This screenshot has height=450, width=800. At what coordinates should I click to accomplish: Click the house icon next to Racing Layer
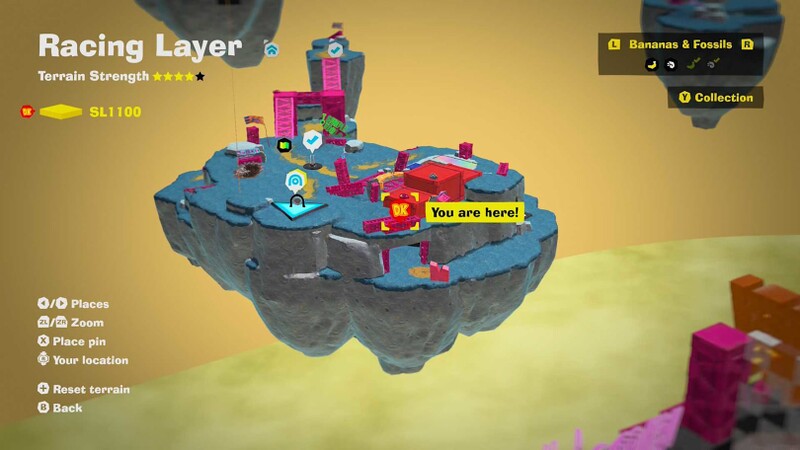click(271, 47)
